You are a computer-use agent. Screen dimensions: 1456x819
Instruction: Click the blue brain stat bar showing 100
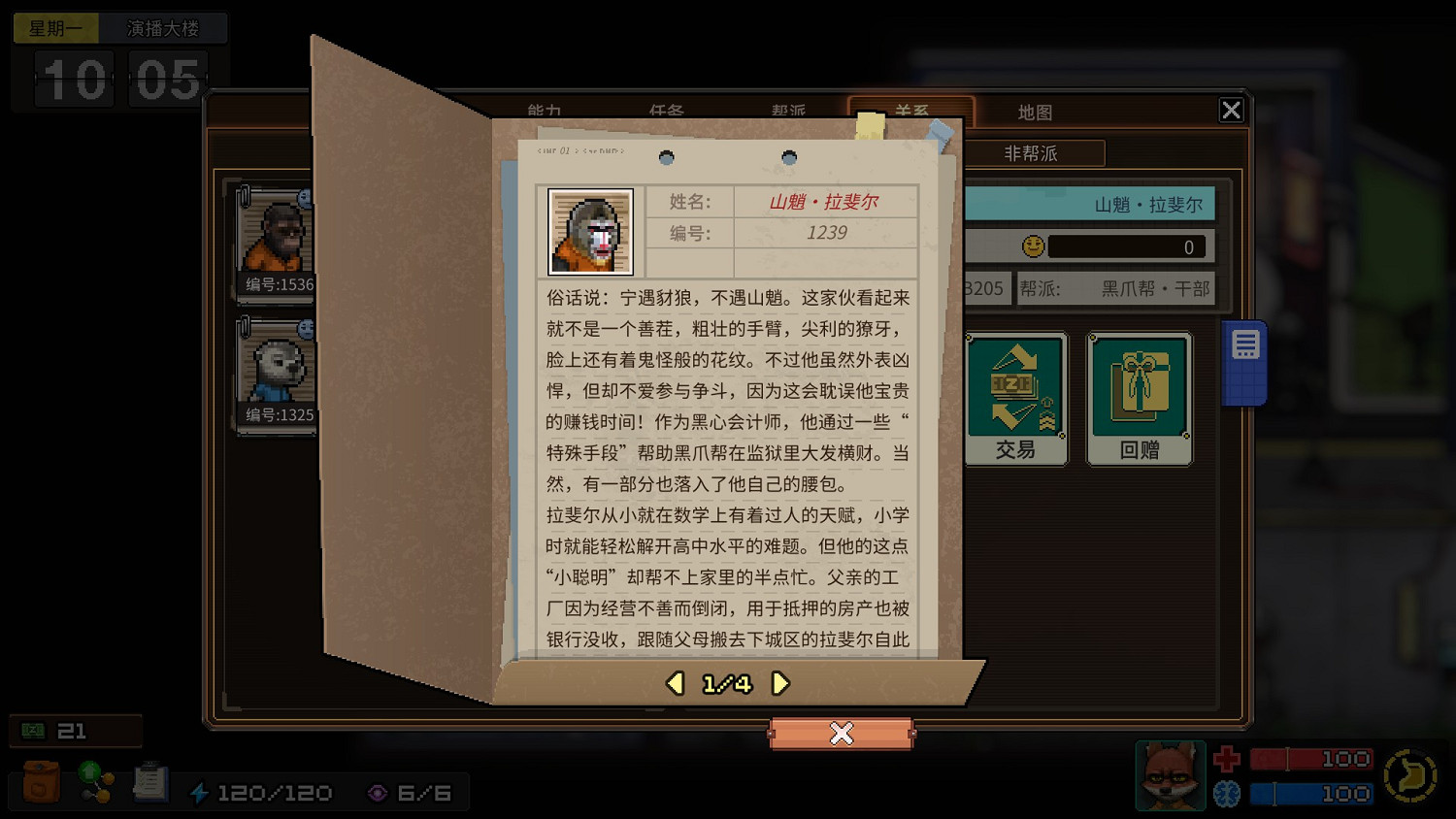[x=1310, y=793]
